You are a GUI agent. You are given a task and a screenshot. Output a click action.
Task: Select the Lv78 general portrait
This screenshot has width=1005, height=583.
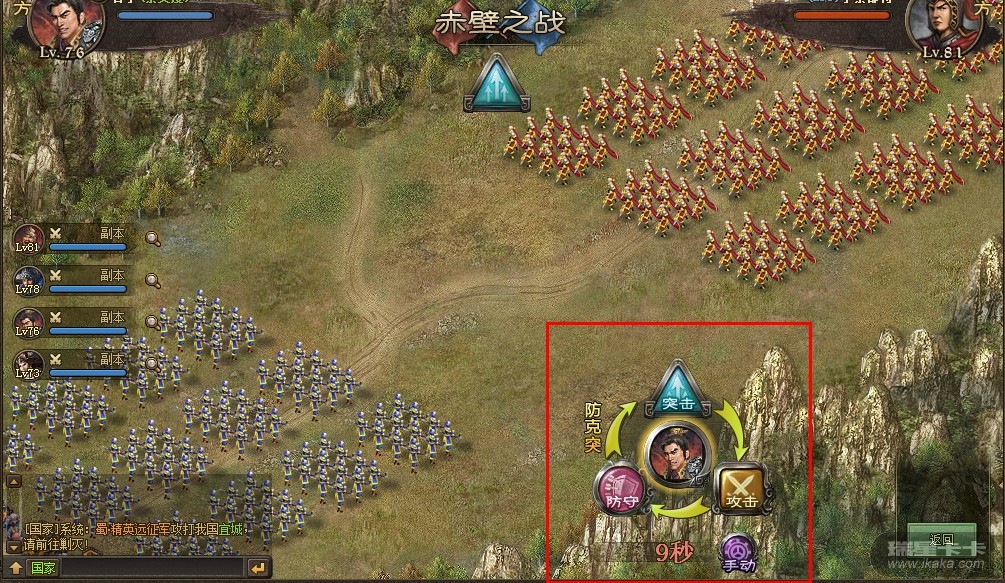(28, 281)
